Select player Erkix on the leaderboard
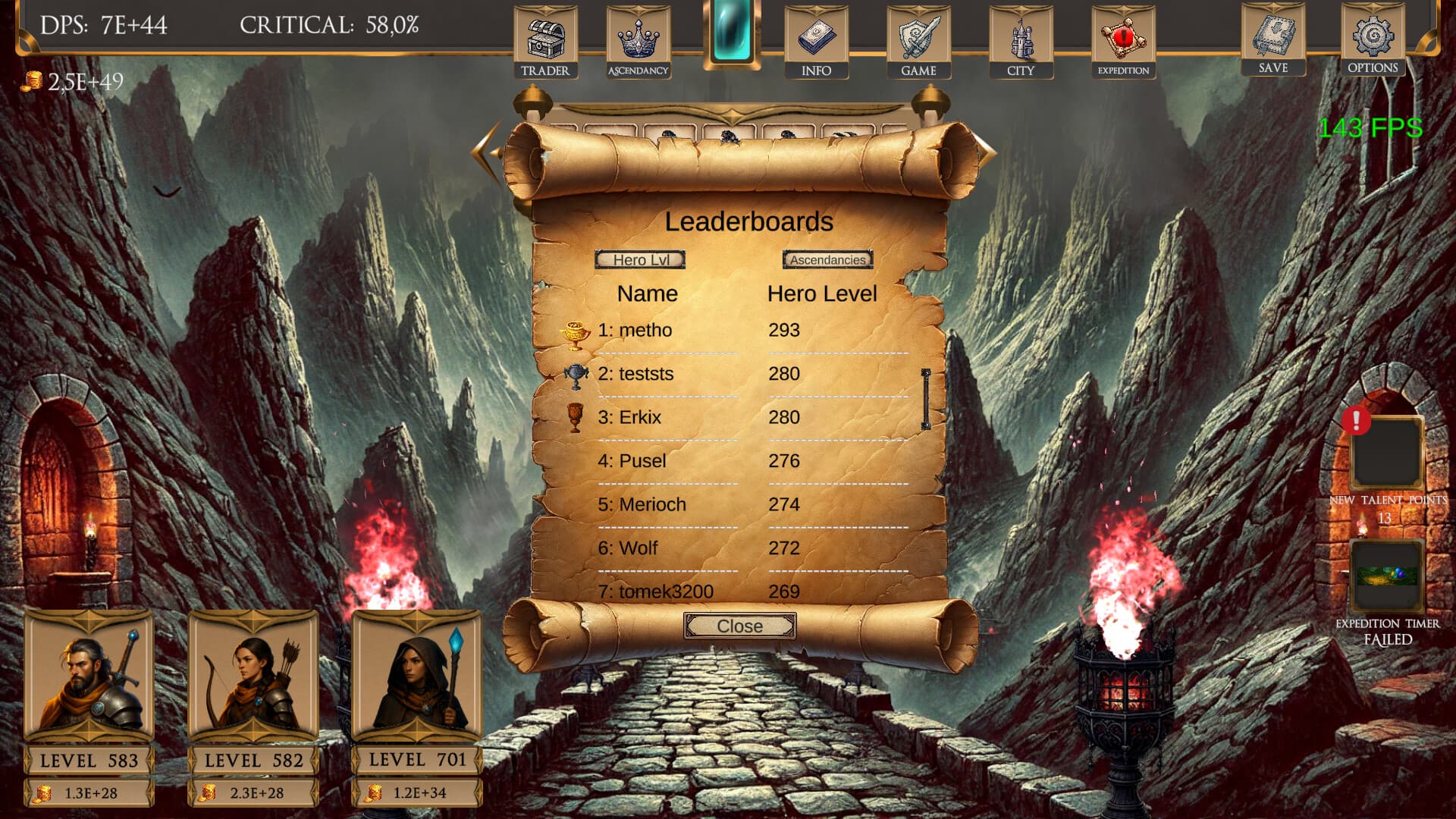Image resolution: width=1456 pixels, height=819 pixels. click(639, 417)
